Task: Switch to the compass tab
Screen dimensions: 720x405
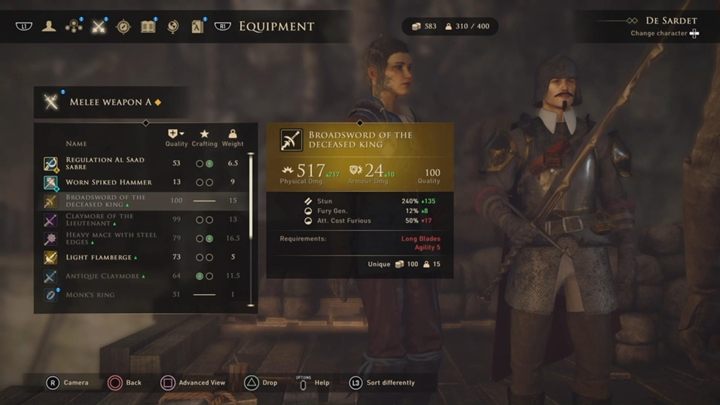Action: pos(123,27)
